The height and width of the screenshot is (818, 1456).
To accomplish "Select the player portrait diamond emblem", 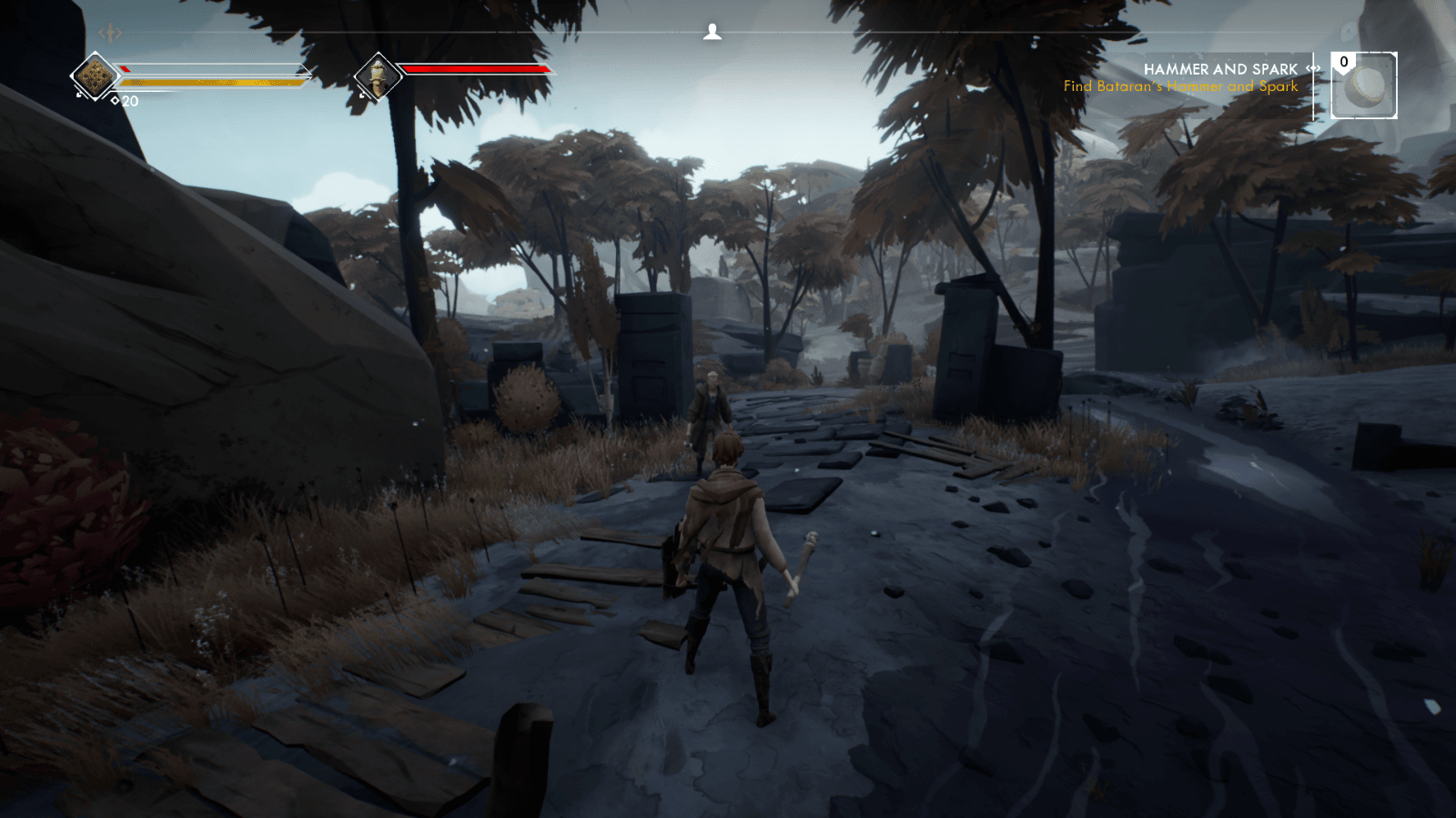I will click(x=96, y=77).
